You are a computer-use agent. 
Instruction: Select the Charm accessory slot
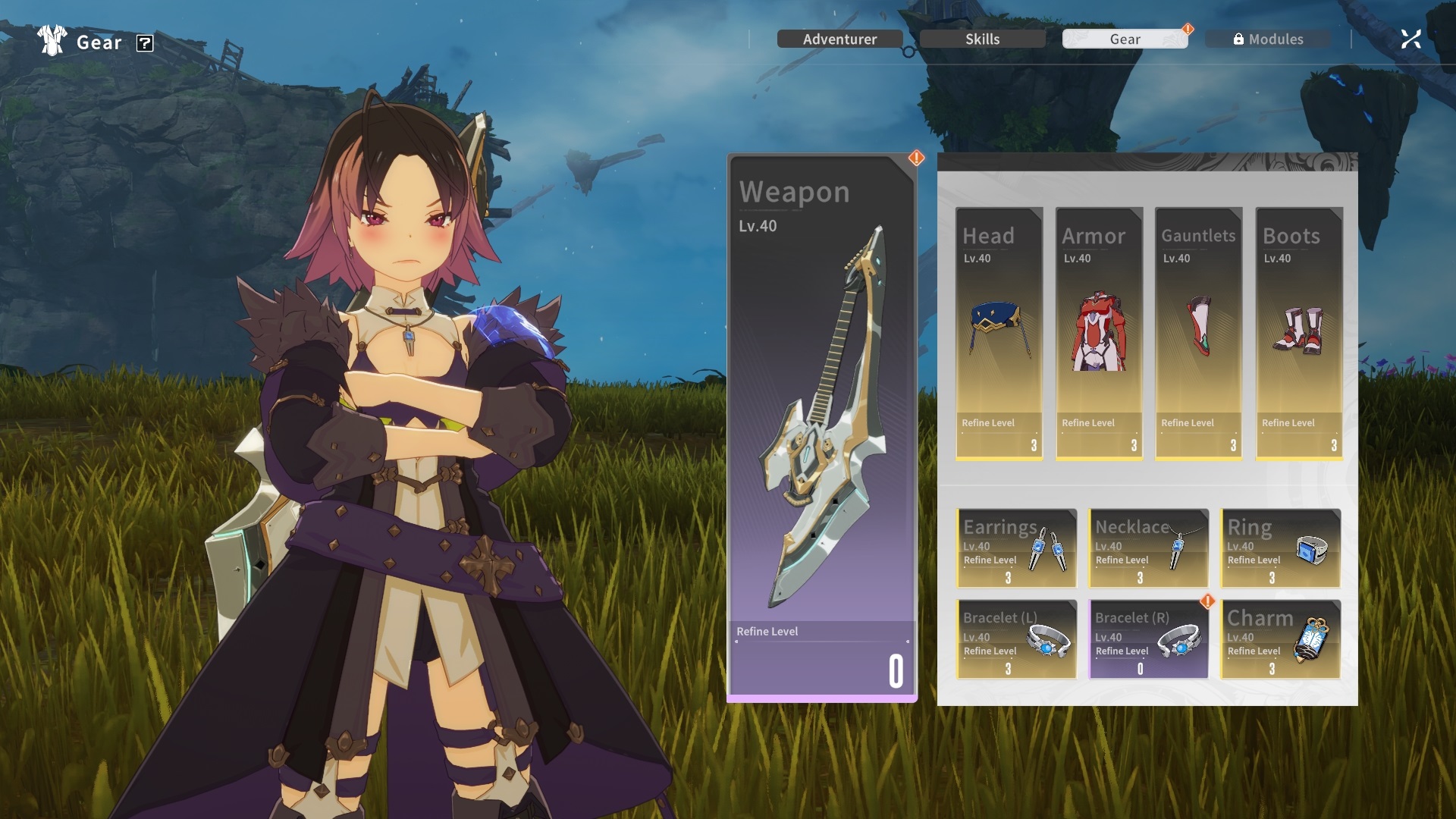pos(1280,639)
